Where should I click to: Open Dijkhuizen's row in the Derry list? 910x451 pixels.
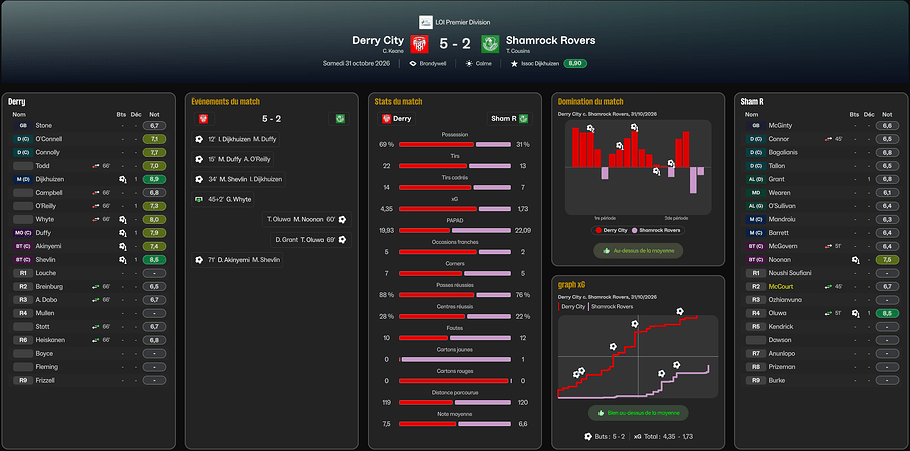(x=52, y=178)
